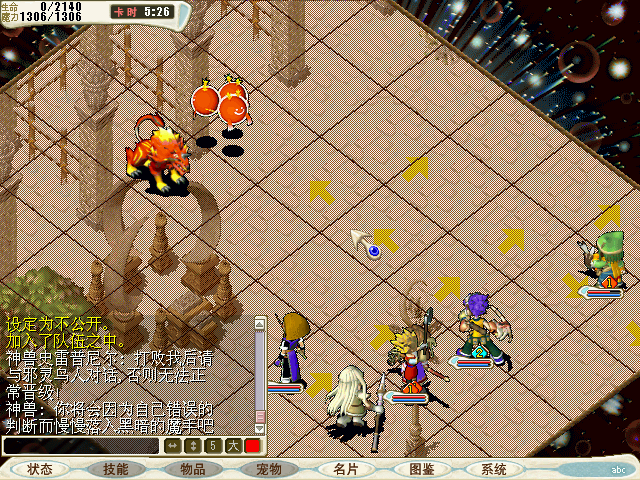Screen dimensions: 640x480
Task: Open the 状态 status menu
Action: coord(40,469)
